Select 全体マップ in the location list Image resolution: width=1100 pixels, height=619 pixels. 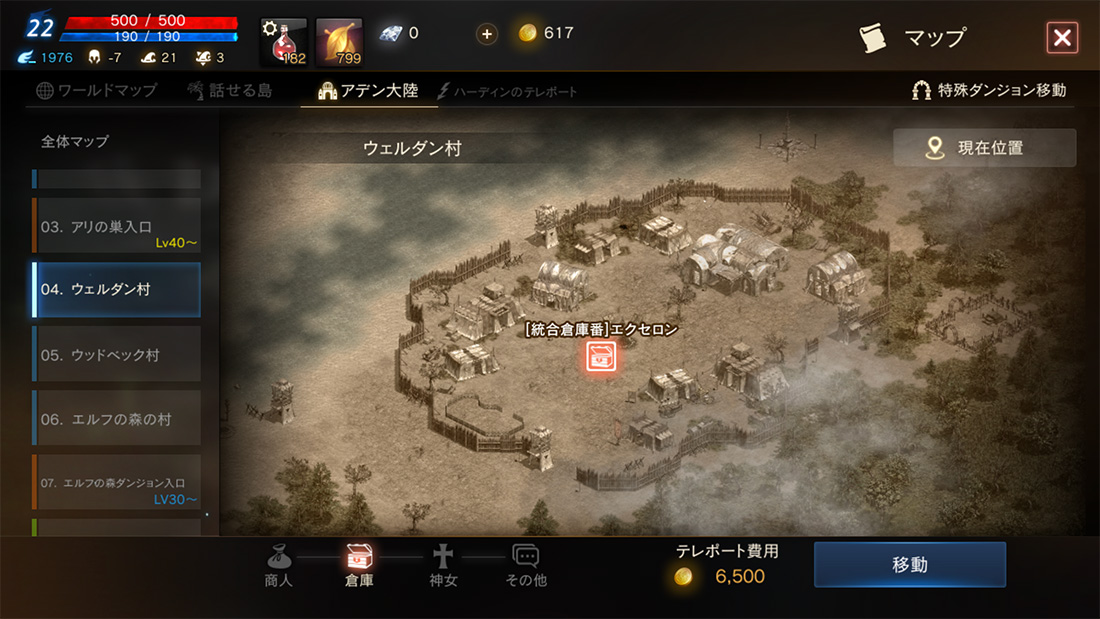coord(75,142)
